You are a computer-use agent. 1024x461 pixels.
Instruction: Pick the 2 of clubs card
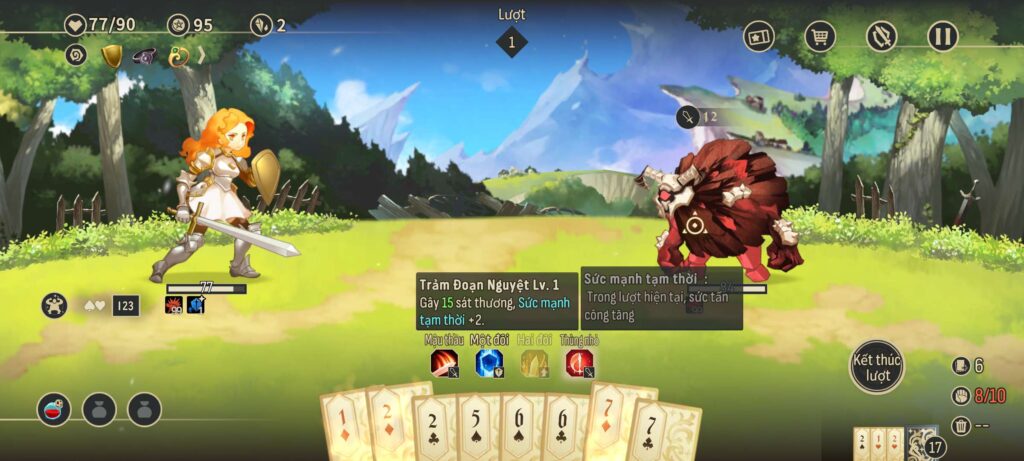[x=432, y=430]
